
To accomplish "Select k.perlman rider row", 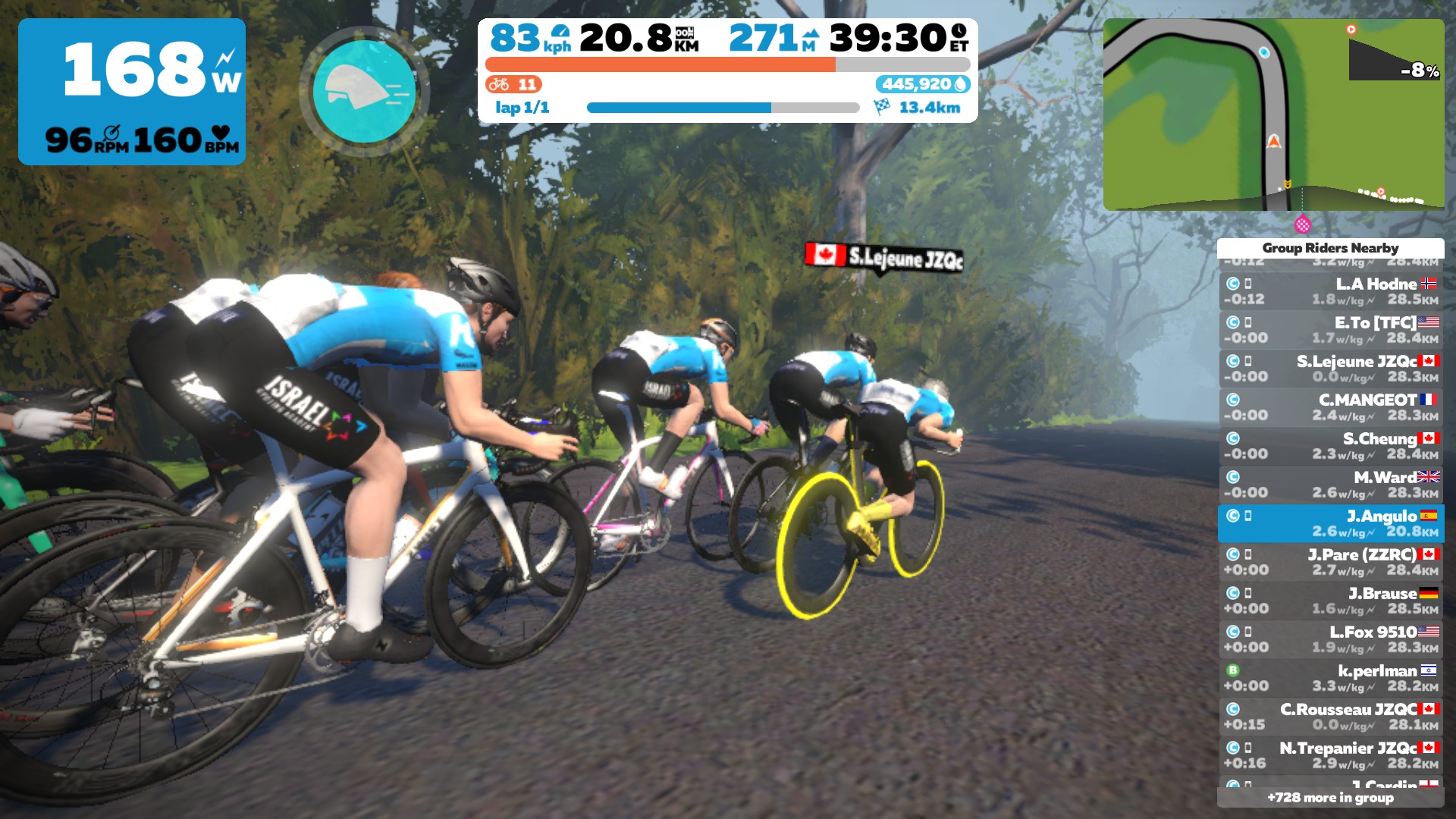I will 1330,678.
